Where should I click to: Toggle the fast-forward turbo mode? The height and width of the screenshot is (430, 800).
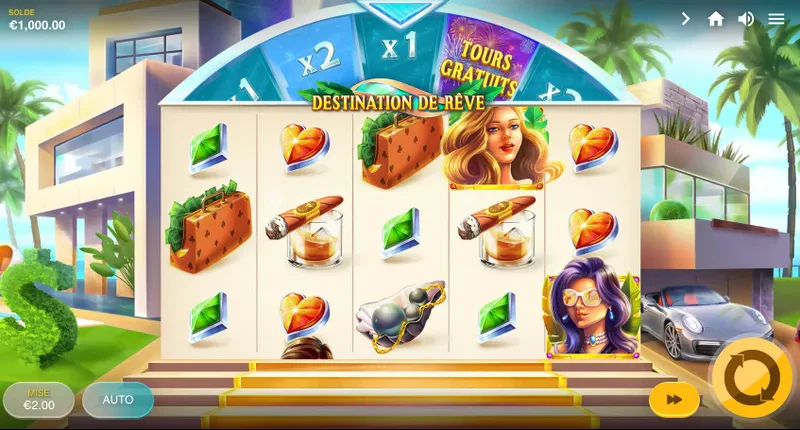click(674, 400)
